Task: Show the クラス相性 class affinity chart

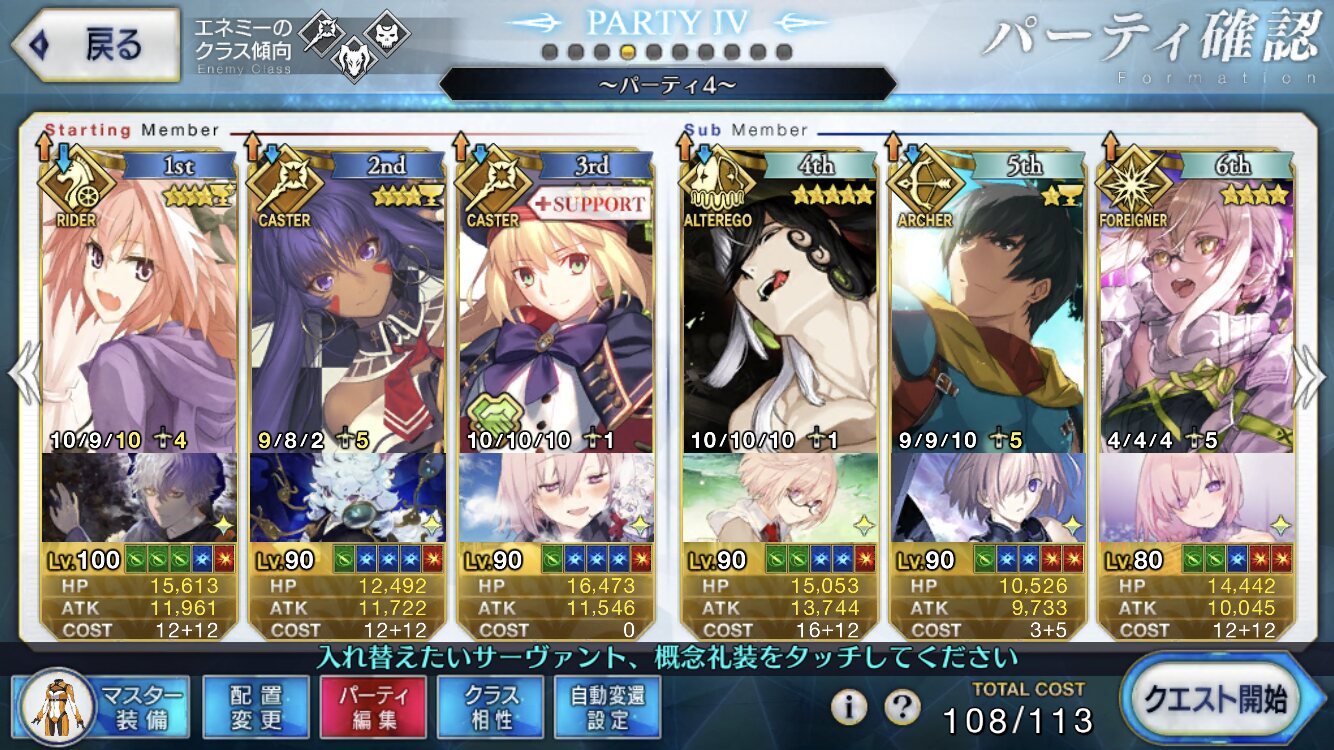Action: [490, 706]
